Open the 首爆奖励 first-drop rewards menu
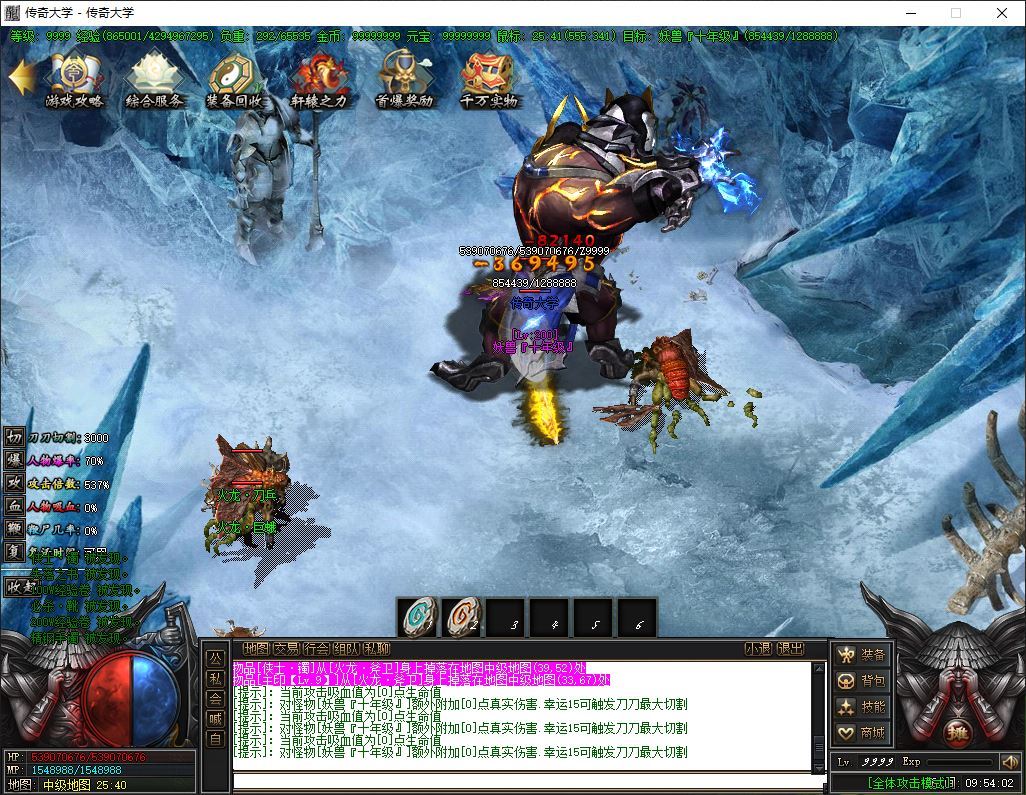 404,78
